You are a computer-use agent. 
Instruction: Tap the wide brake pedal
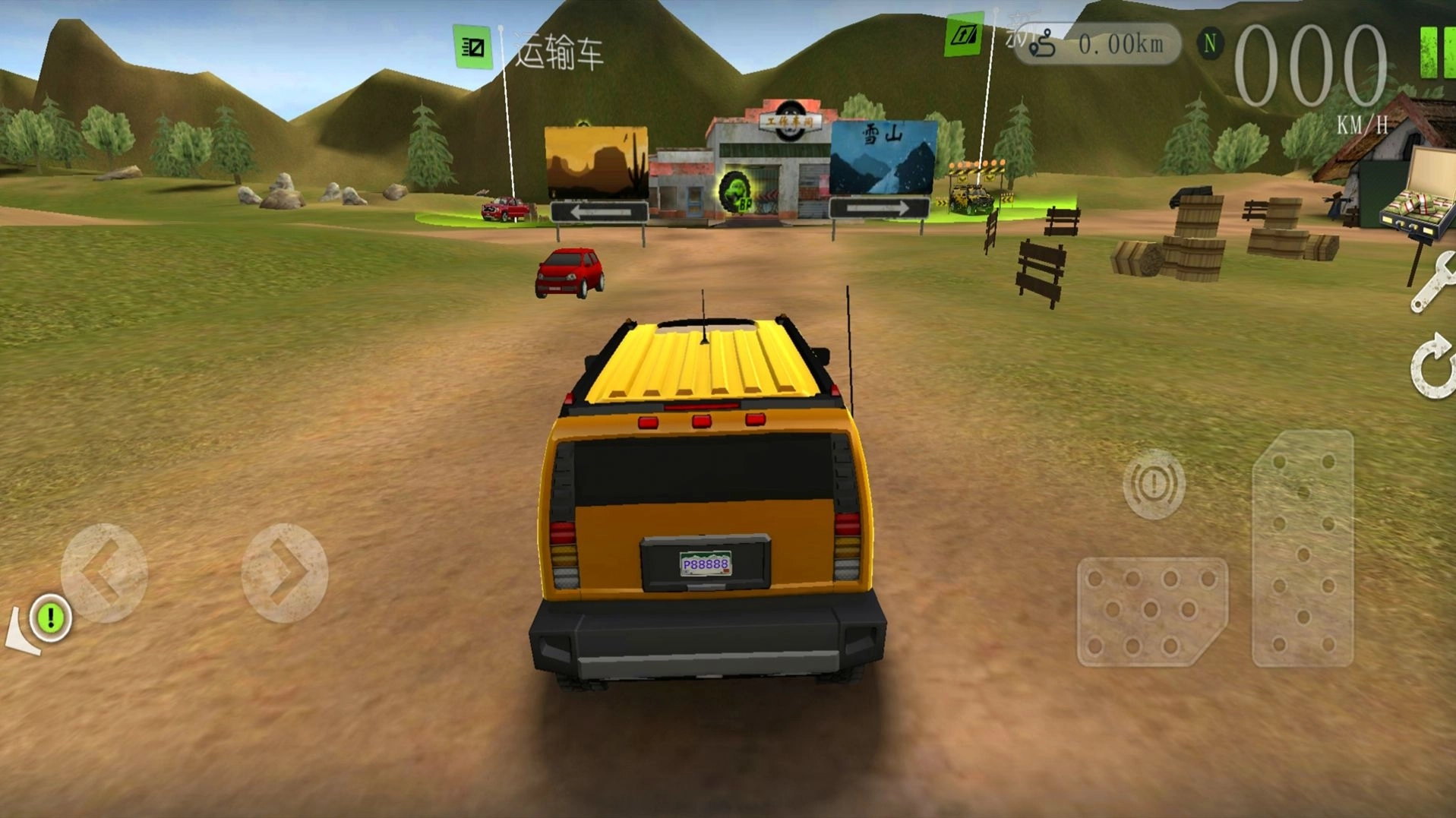click(x=1151, y=611)
